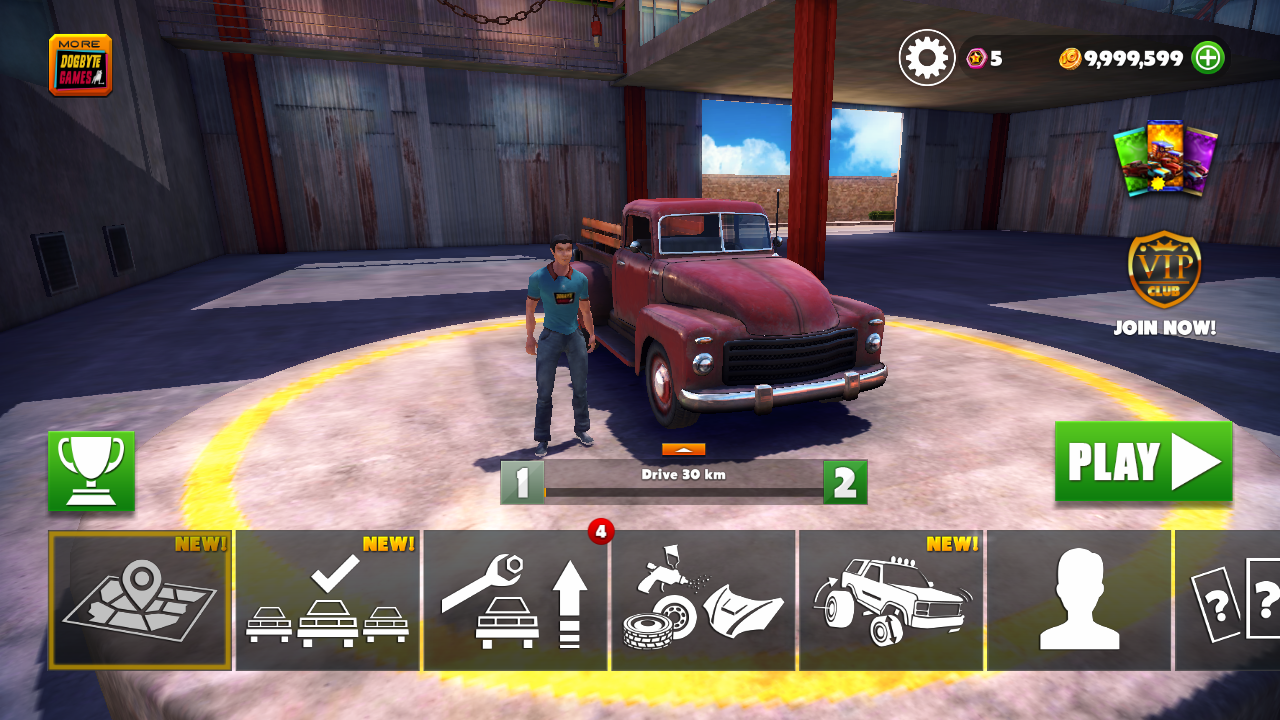Join the VIP Club
The height and width of the screenshot is (720, 1280).
1165,285
